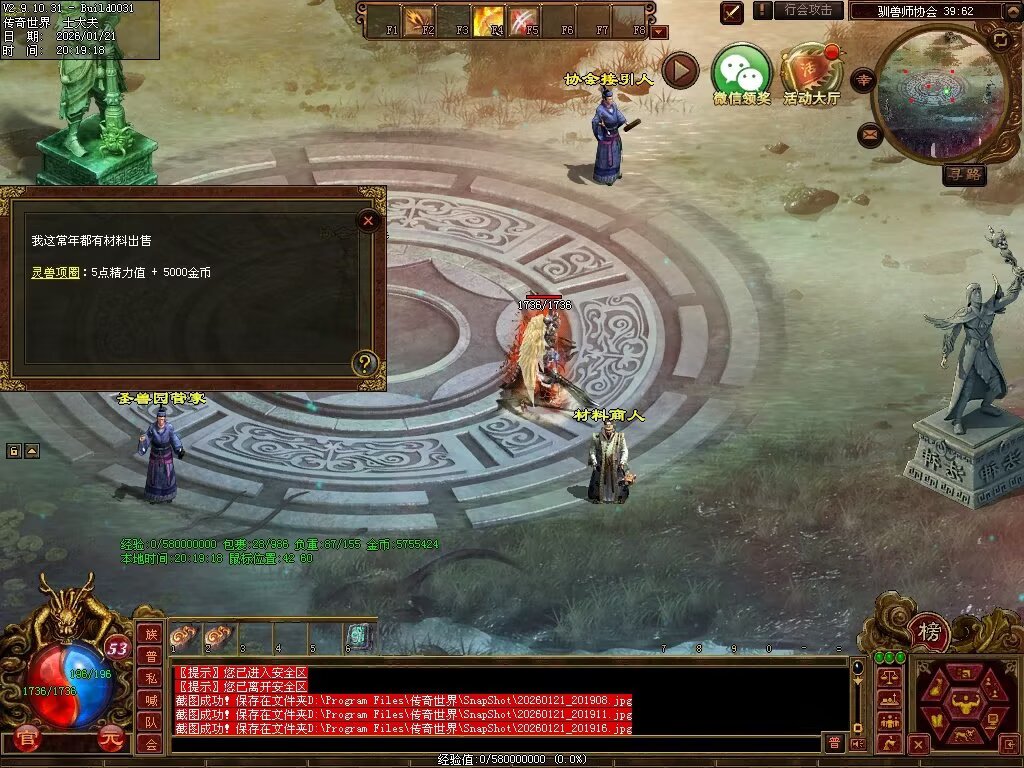Click the 寻路 pathfinding button
The width and height of the screenshot is (1024, 768).
tap(964, 175)
